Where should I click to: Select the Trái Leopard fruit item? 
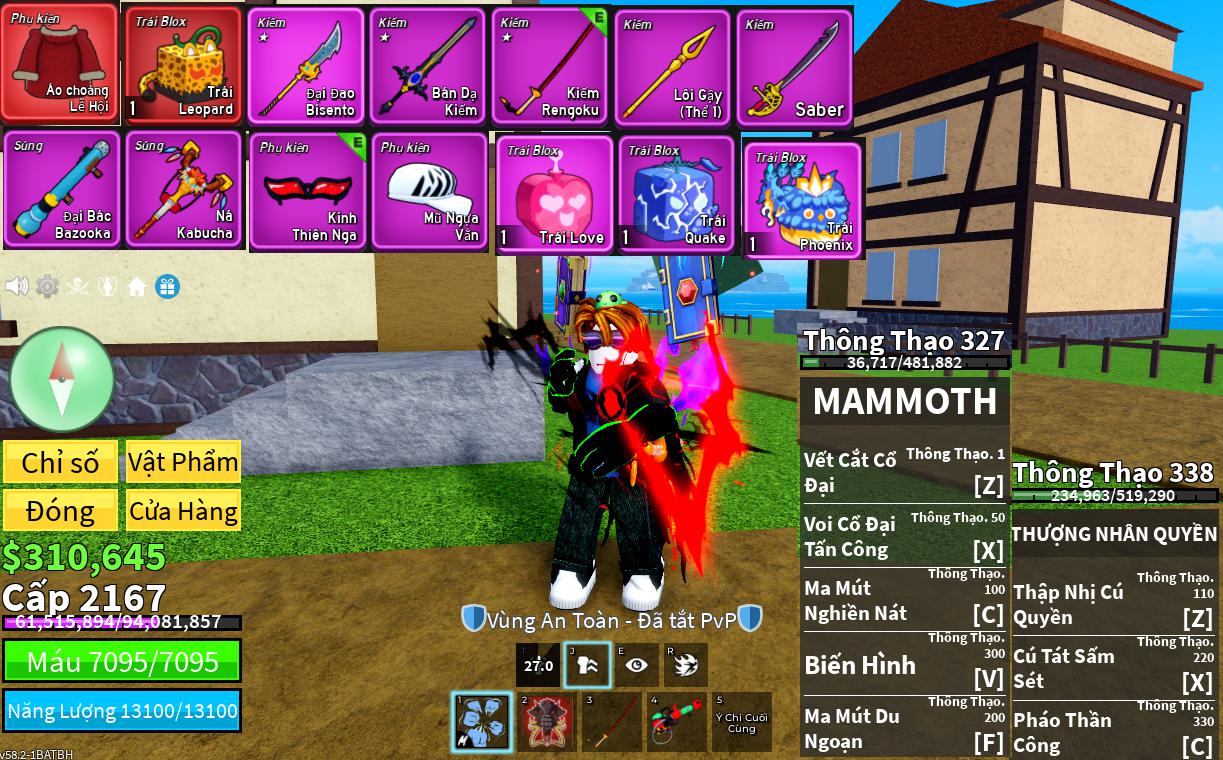pos(183,66)
